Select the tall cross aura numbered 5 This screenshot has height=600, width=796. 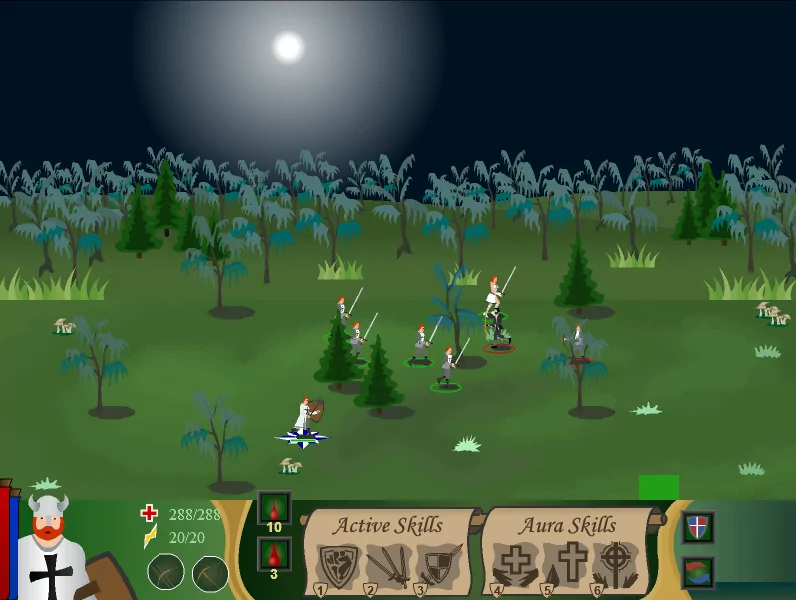point(571,565)
